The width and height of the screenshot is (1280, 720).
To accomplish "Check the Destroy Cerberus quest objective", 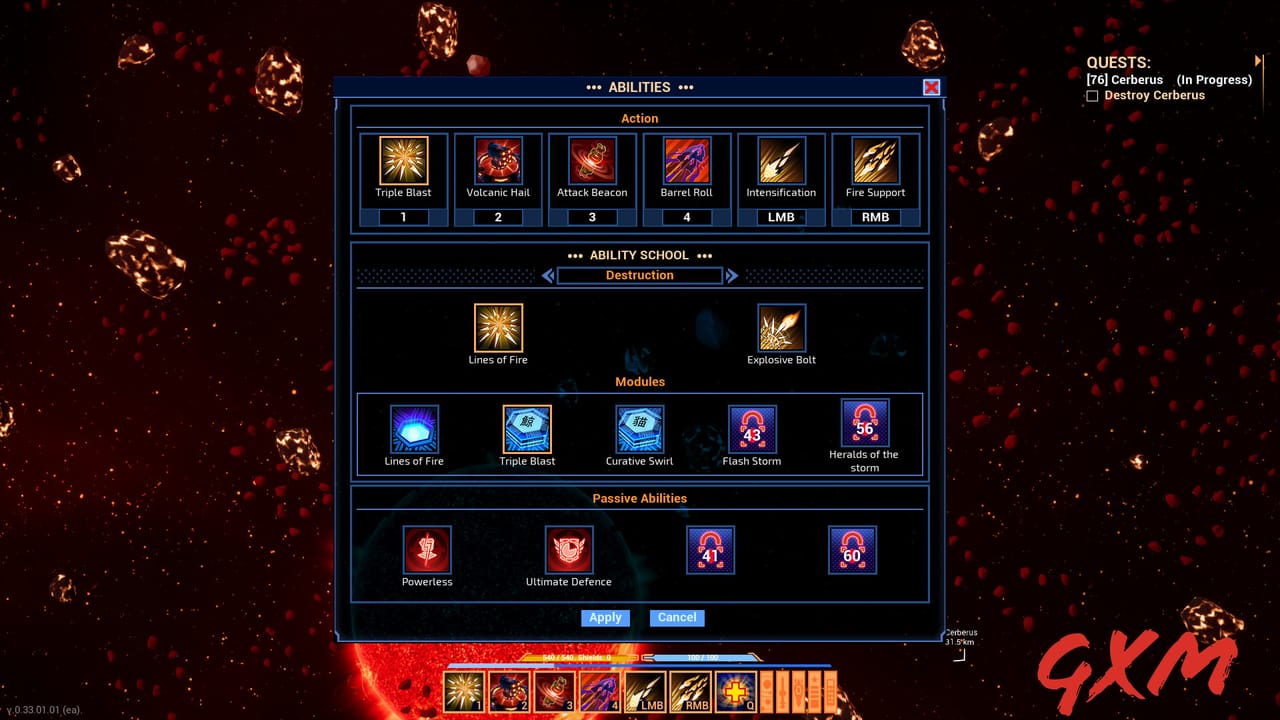I will click(1092, 95).
